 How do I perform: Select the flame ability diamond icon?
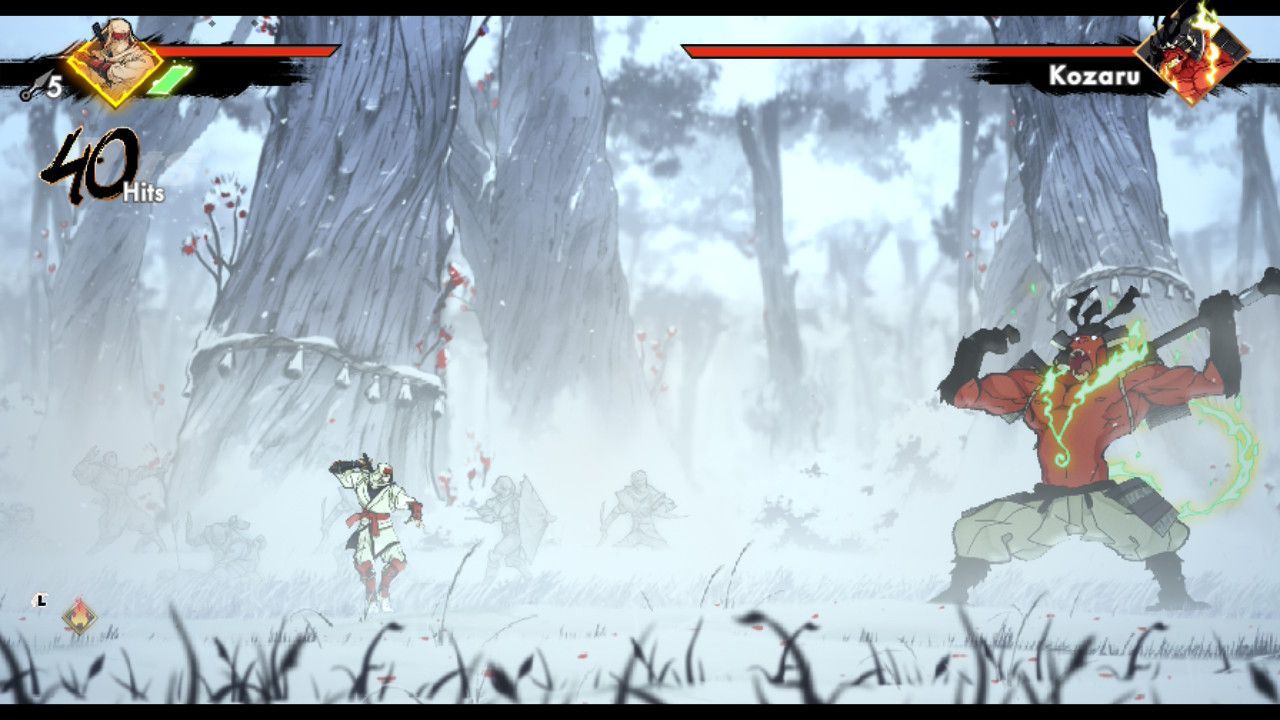[x=79, y=616]
